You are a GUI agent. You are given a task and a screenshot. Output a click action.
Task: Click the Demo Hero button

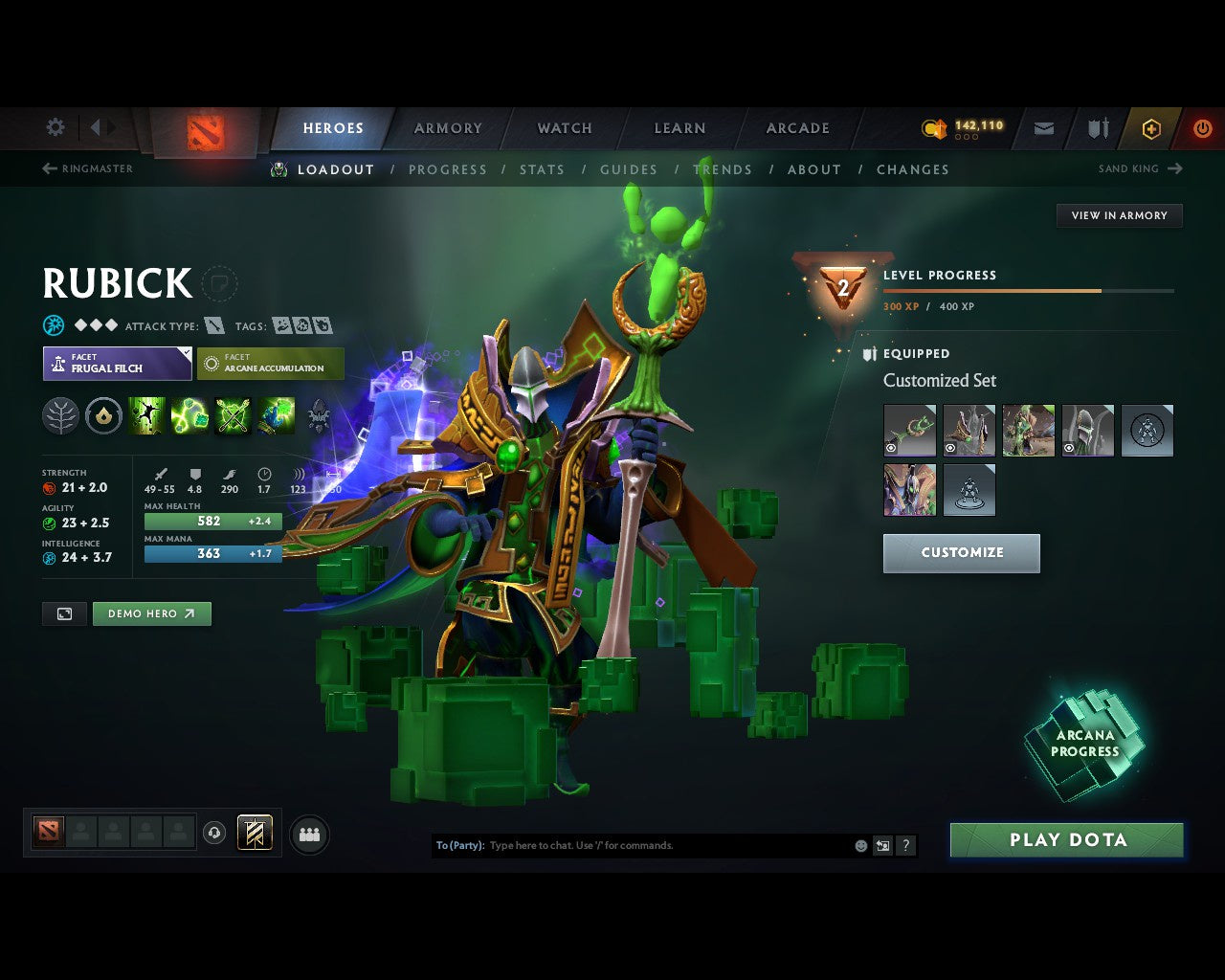(151, 613)
